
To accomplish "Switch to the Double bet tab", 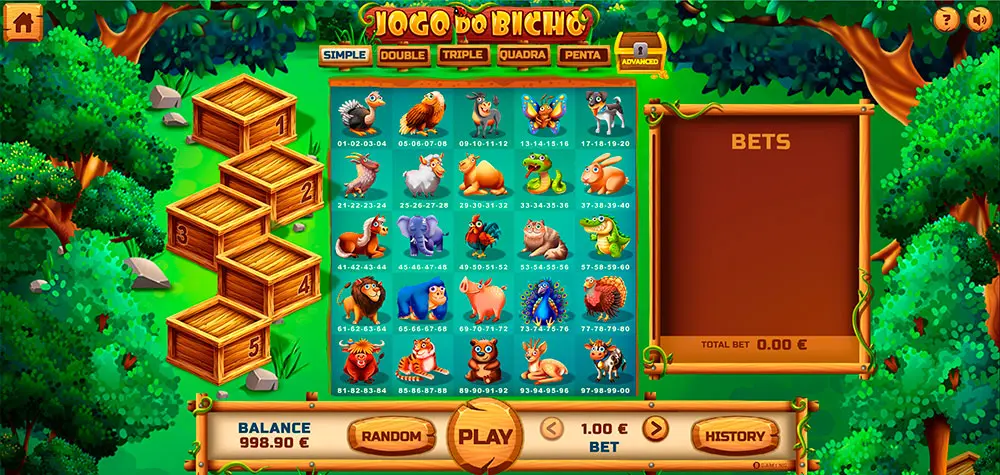I will 403,55.
